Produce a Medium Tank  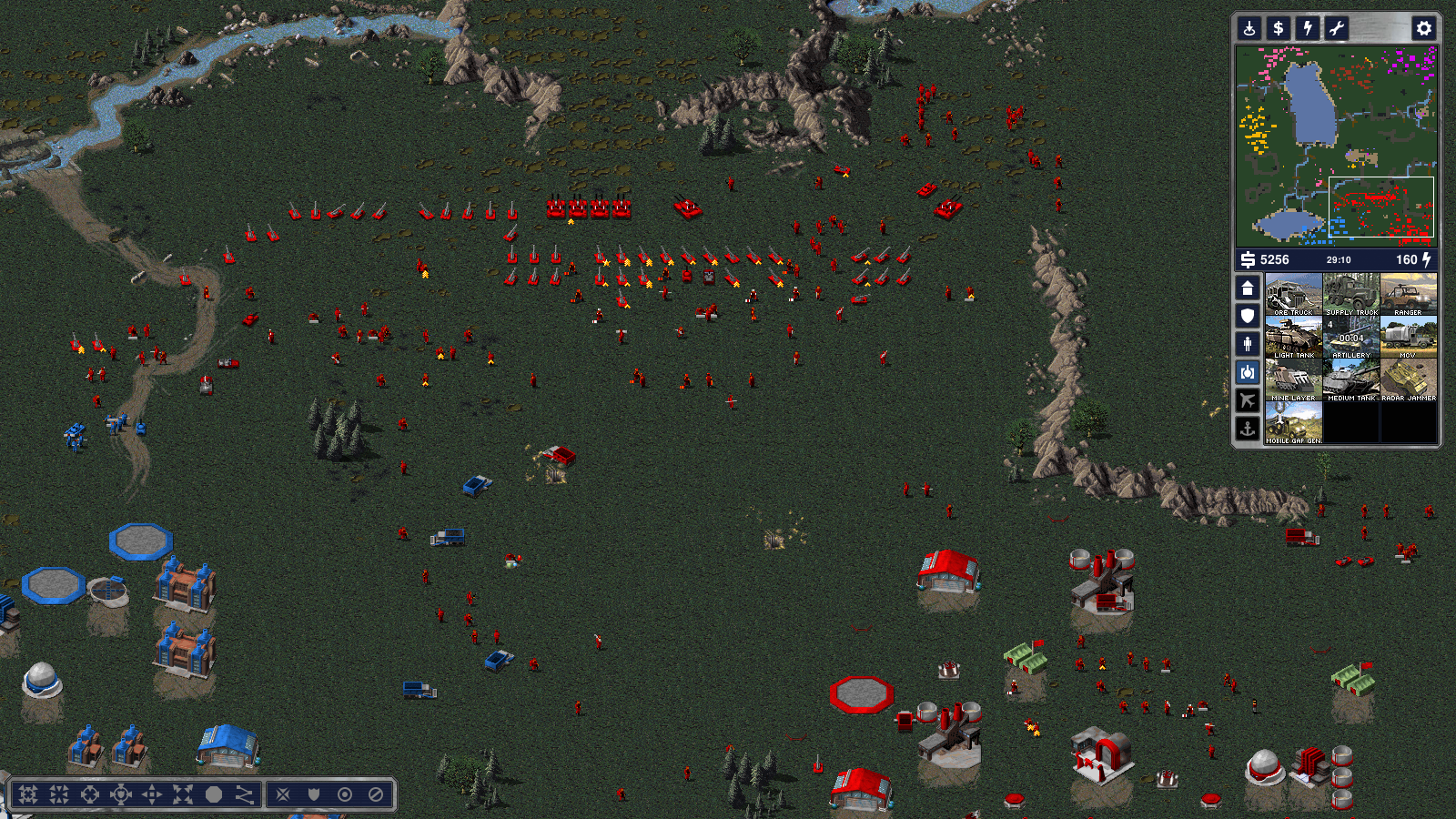1351,379
